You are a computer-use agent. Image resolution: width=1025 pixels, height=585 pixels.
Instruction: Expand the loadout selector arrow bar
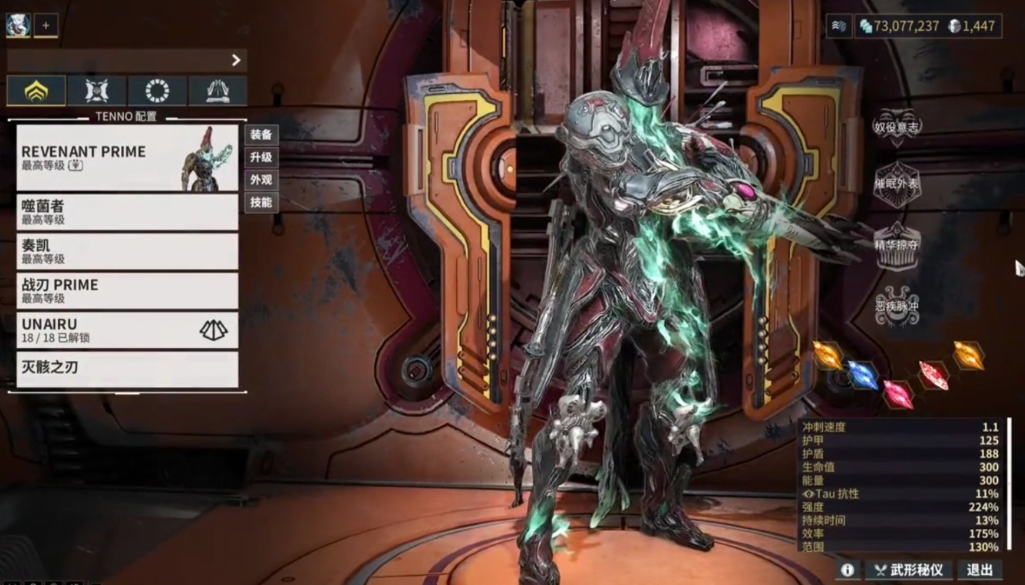(127, 60)
